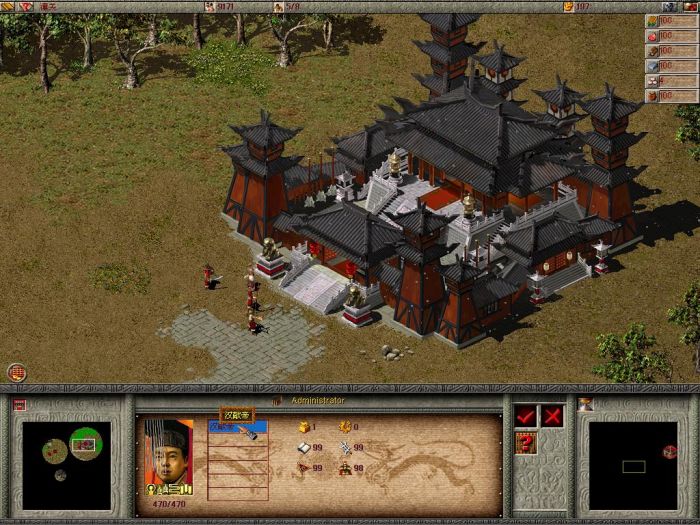
Task: Click the red checkmark confirm button
Action: pyautogui.click(x=525, y=416)
